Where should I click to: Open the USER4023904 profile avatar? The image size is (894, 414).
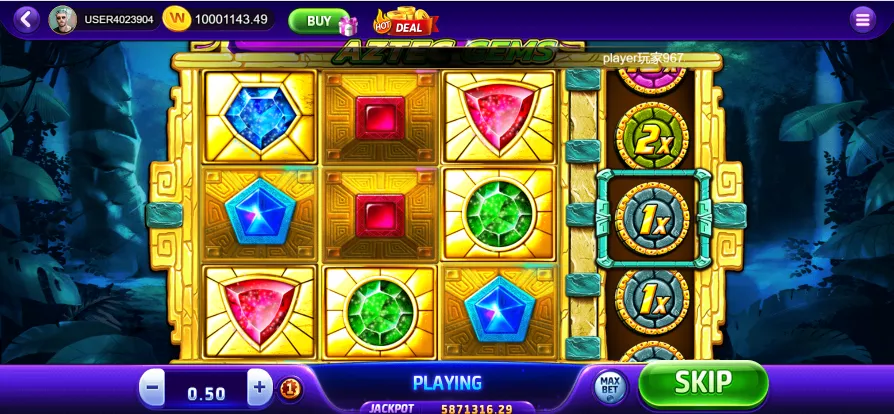(62, 19)
